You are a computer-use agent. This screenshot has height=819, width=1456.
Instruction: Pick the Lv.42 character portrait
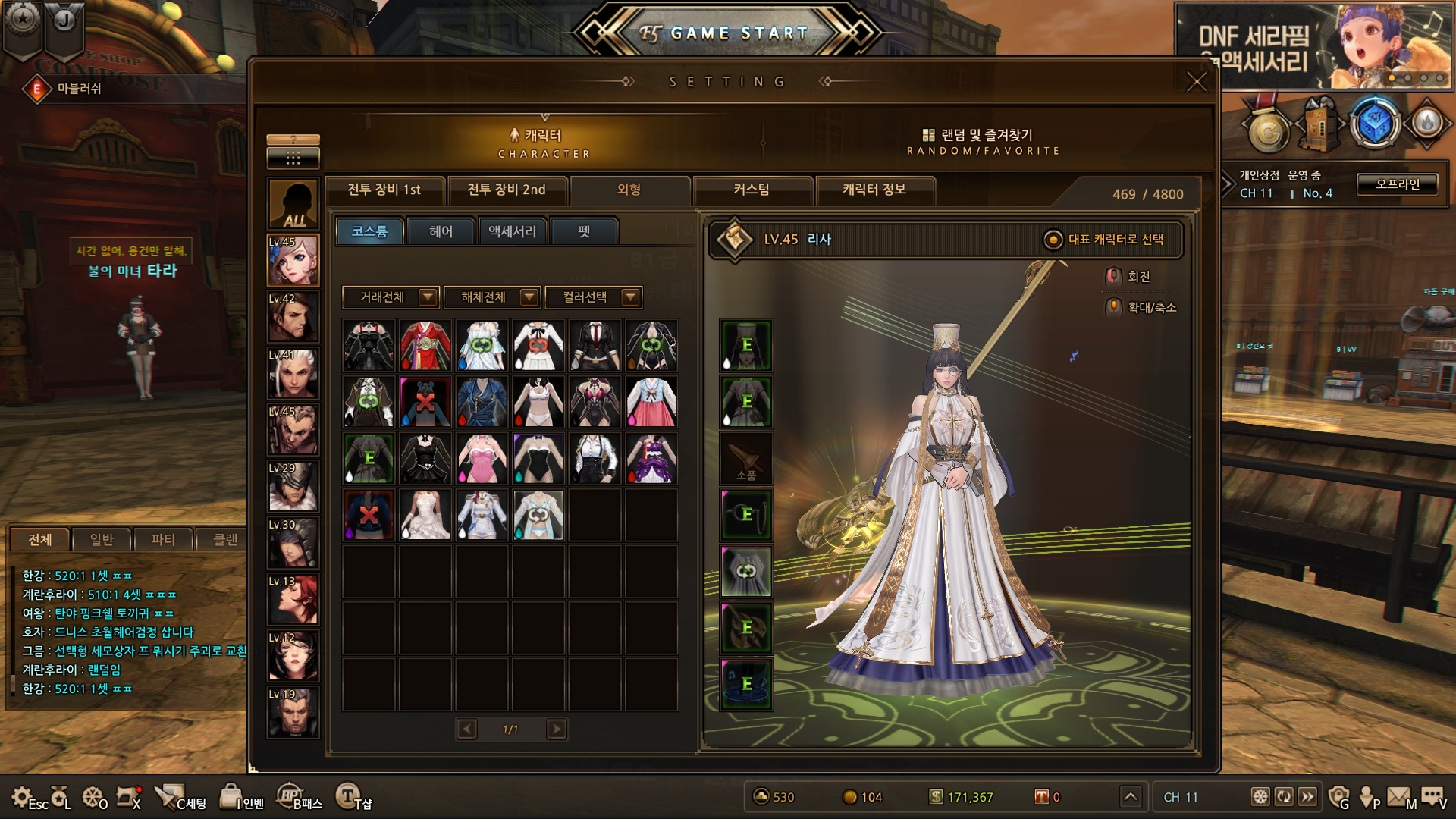pos(293,317)
